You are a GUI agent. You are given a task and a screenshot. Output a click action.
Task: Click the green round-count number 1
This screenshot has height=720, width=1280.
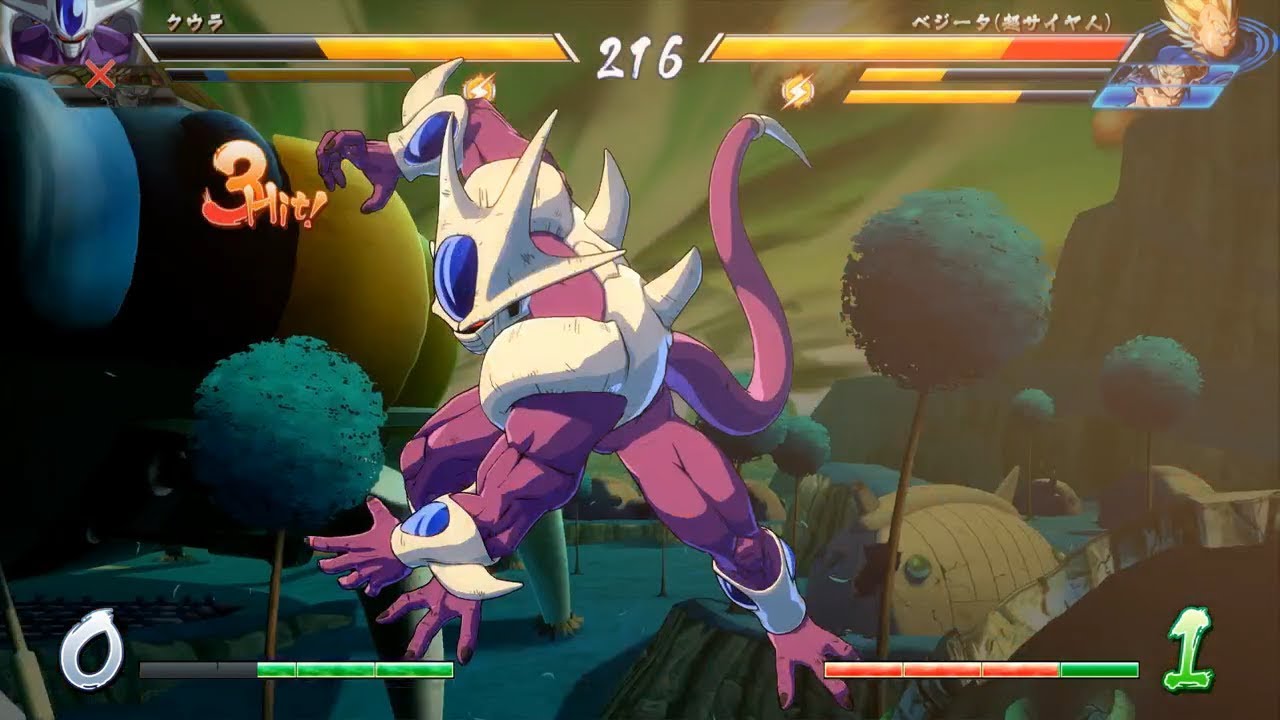click(1187, 650)
